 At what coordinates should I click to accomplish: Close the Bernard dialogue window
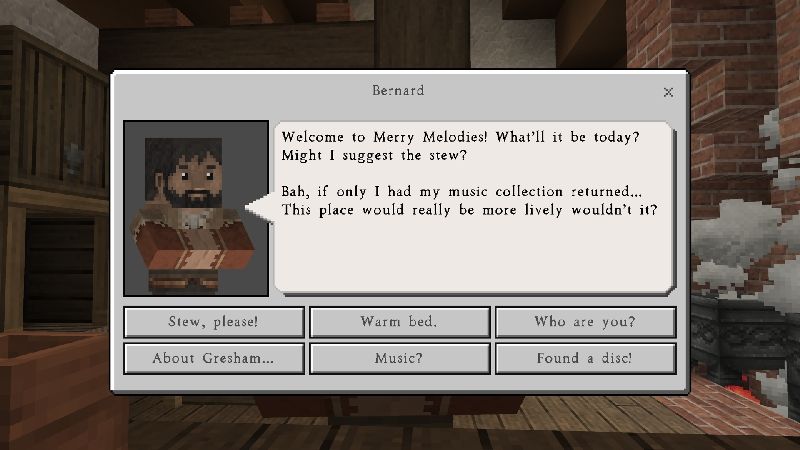click(x=668, y=92)
